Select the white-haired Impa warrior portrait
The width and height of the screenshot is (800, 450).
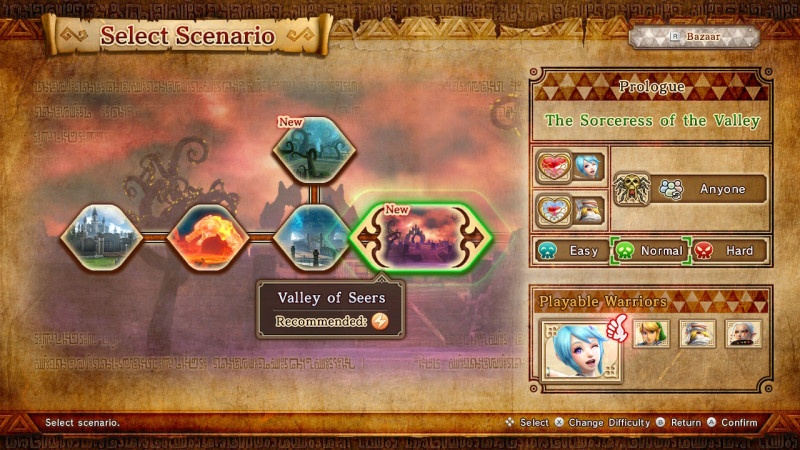pos(743,334)
